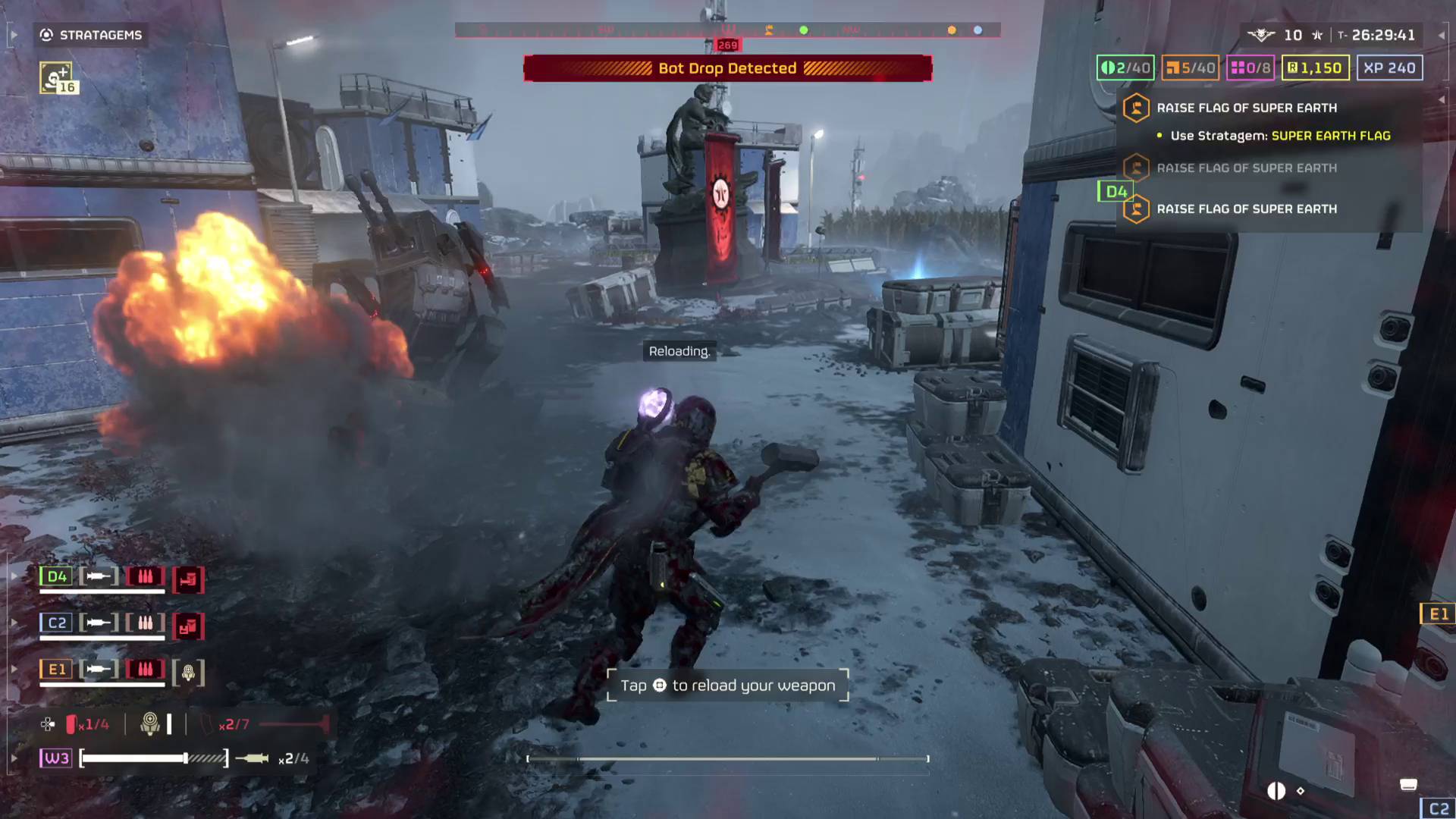The width and height of the screenshot is (1456, 819).
Task: Select the Stratagems shield icon top-left
Action: pyautogui.click(x=45, y=34)
